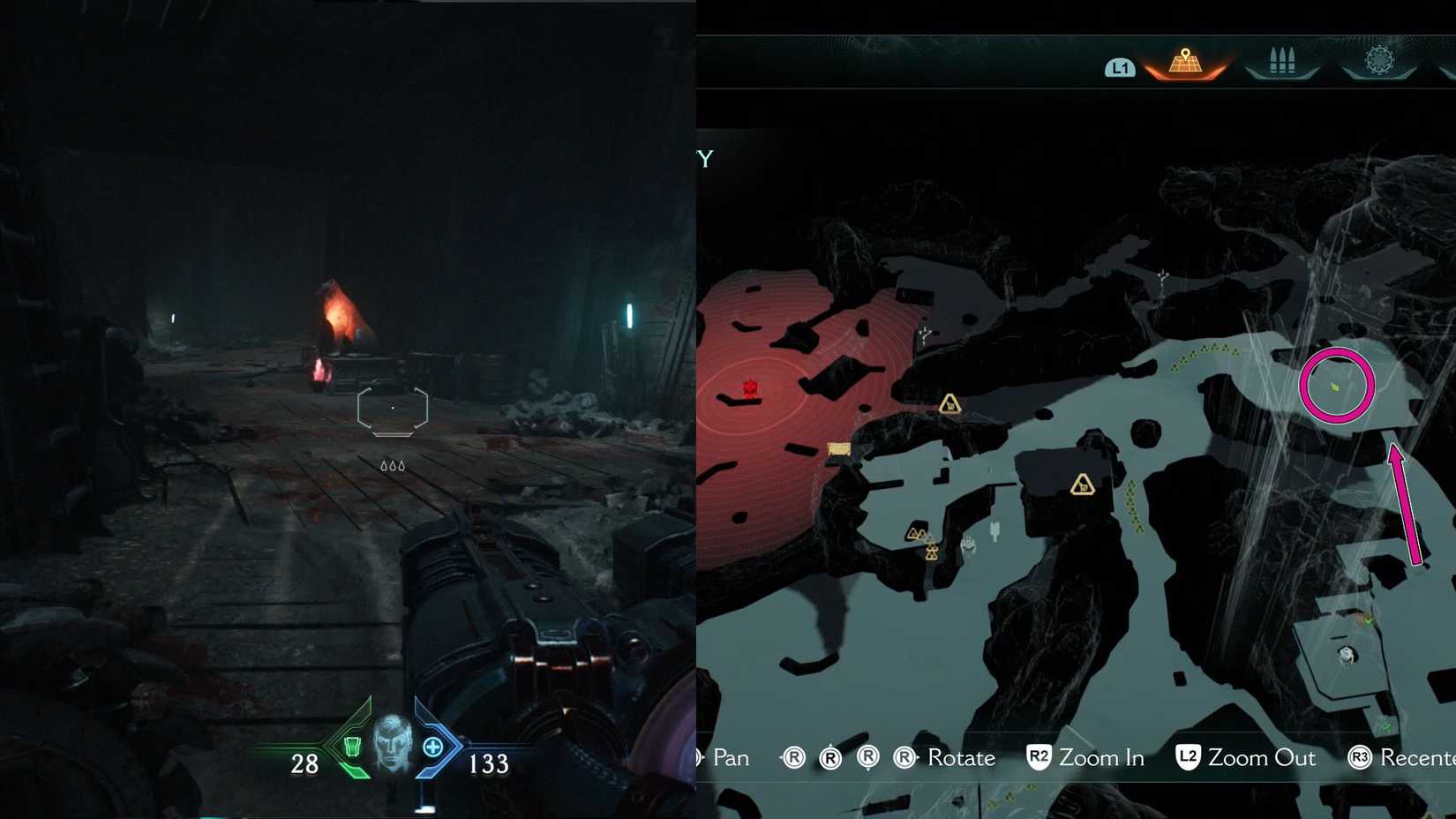
Task: Select the cogwheel tab on the right
Action: 1377,60
